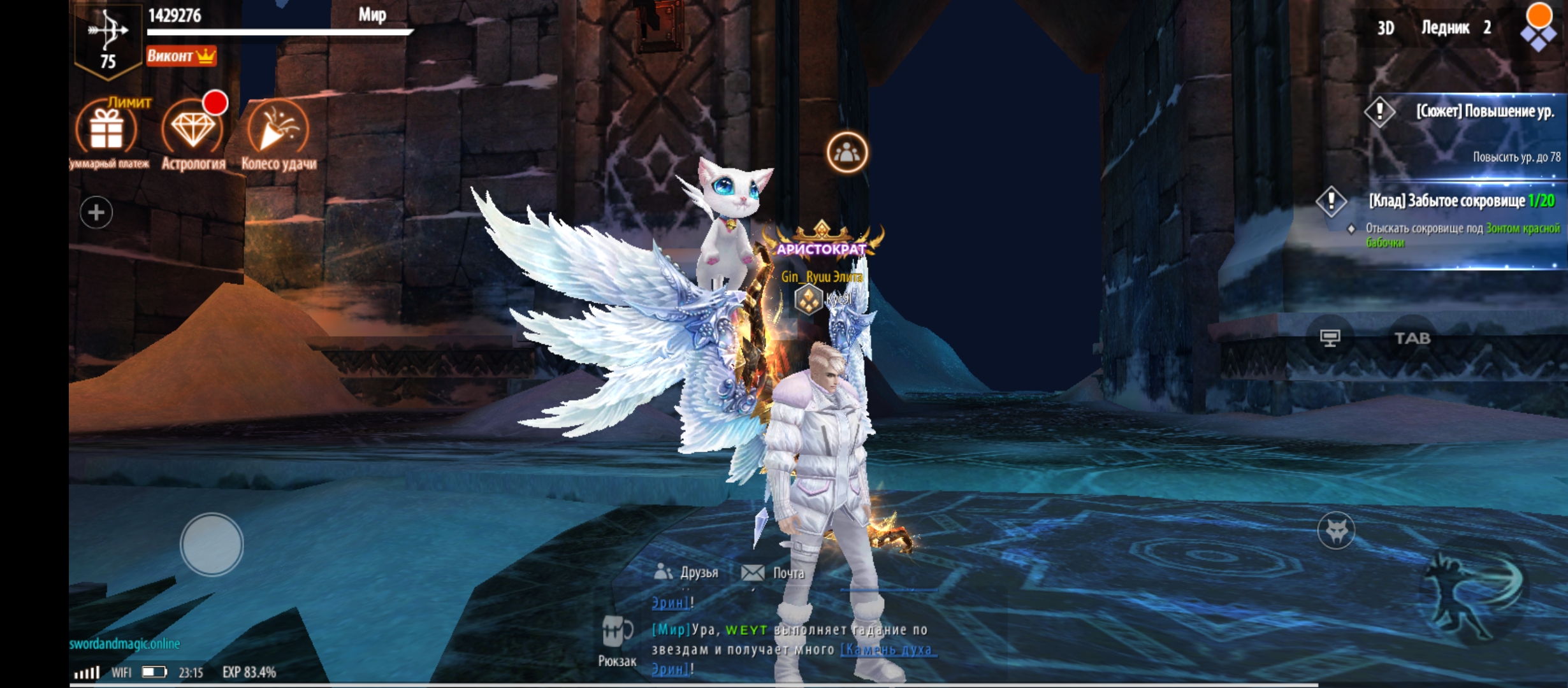Toggle the 3D camera mode

coord(1386,28)
